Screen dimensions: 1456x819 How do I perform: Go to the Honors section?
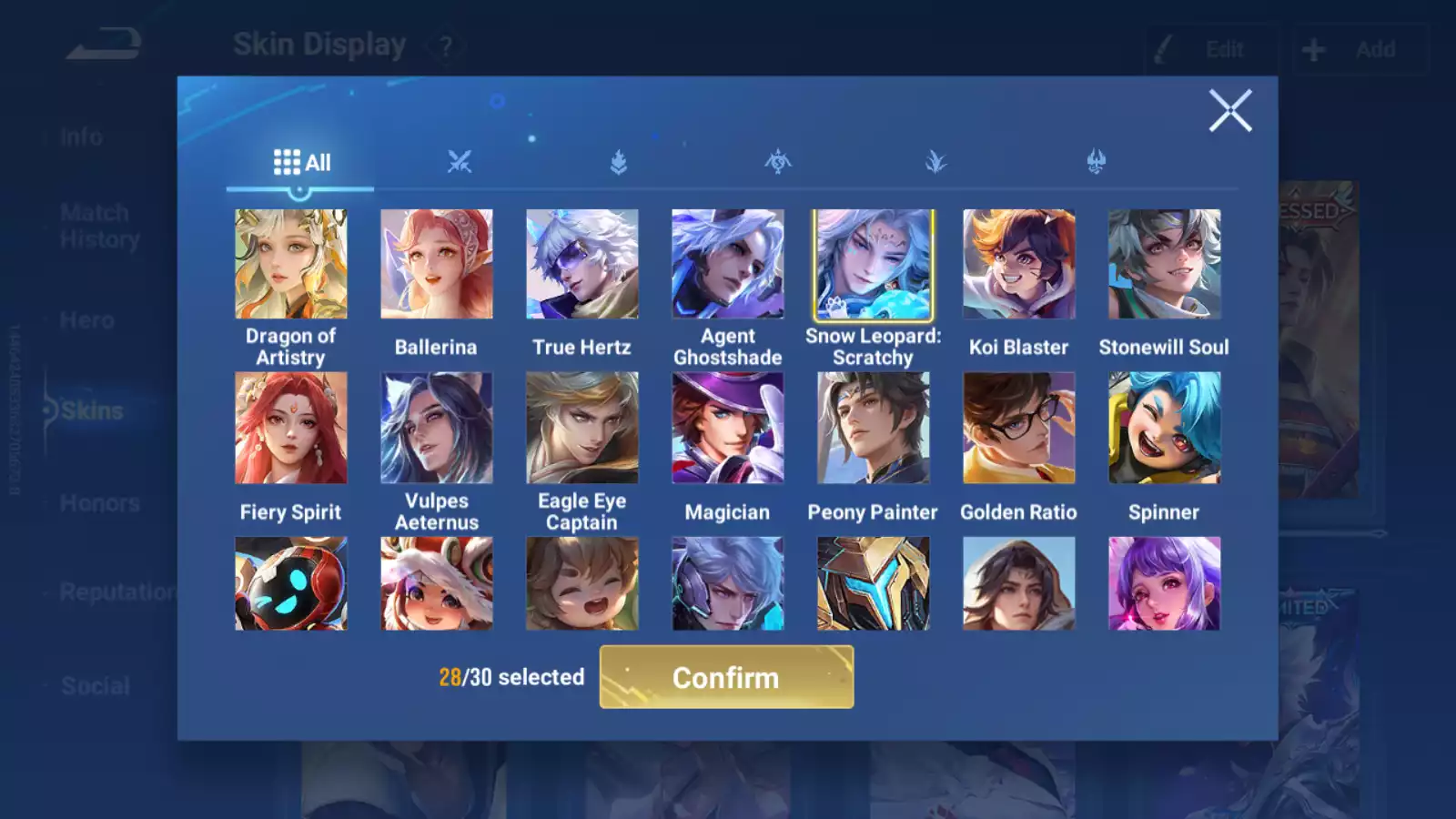pyautogui.click(x=98, y=502)
